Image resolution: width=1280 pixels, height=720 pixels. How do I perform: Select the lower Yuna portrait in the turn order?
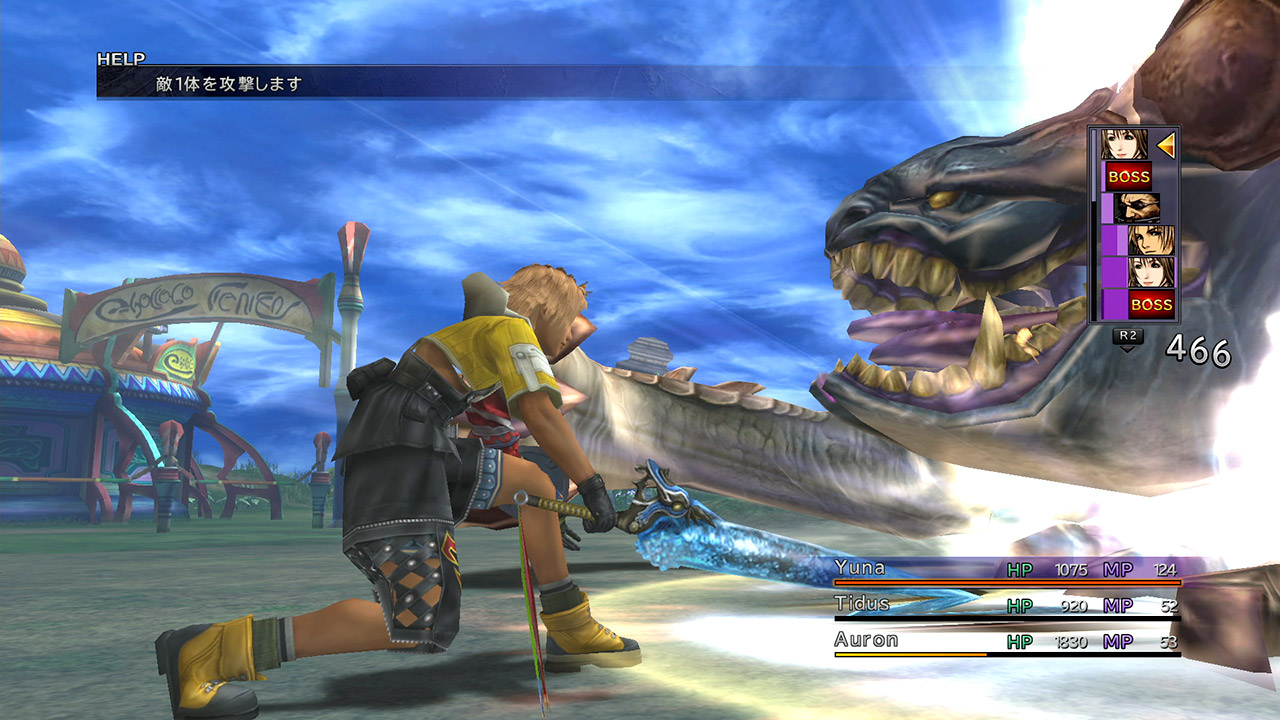[x=1150, y=272]
